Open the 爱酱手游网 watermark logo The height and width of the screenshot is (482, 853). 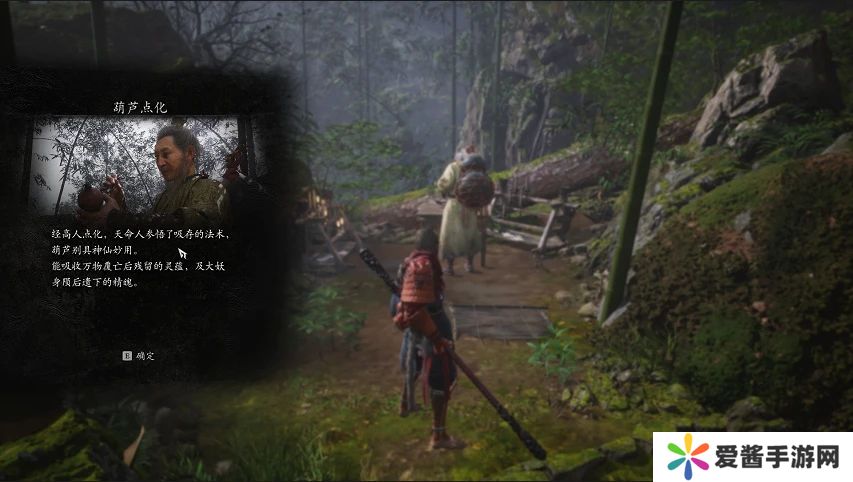point(752,458)
